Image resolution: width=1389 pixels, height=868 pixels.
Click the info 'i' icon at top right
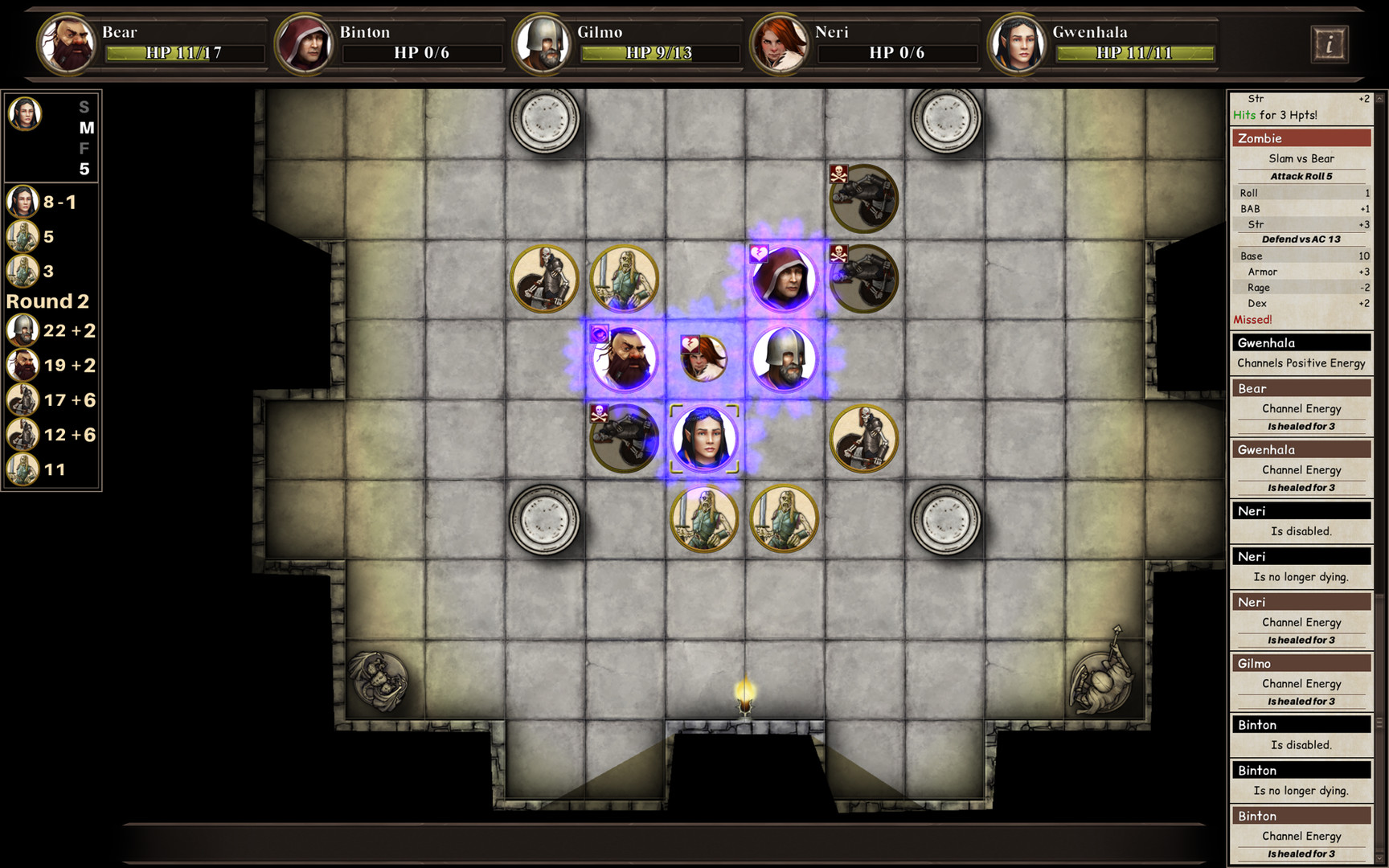point(1330,44)
